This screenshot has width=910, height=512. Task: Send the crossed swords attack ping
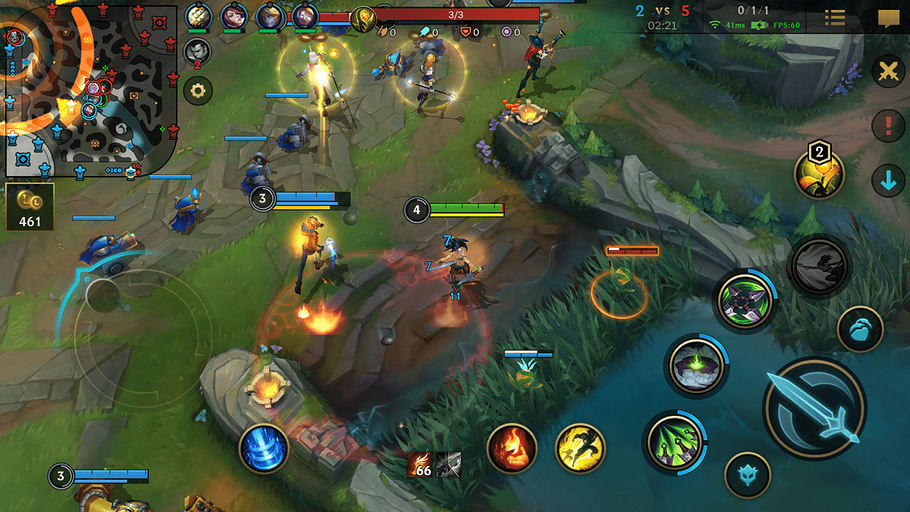click(x=887, y=71)
